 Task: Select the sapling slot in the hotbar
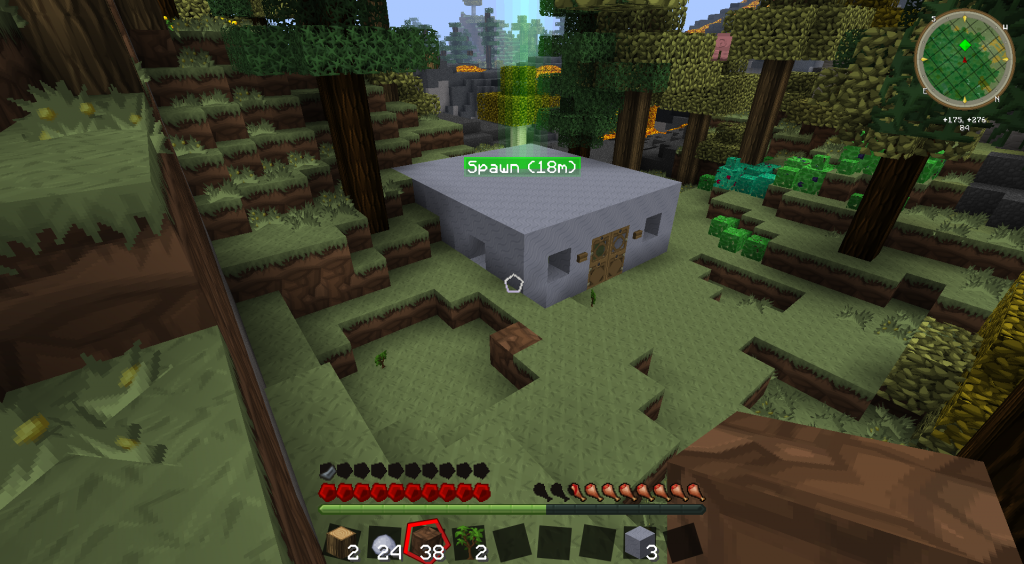pos(469,543)
